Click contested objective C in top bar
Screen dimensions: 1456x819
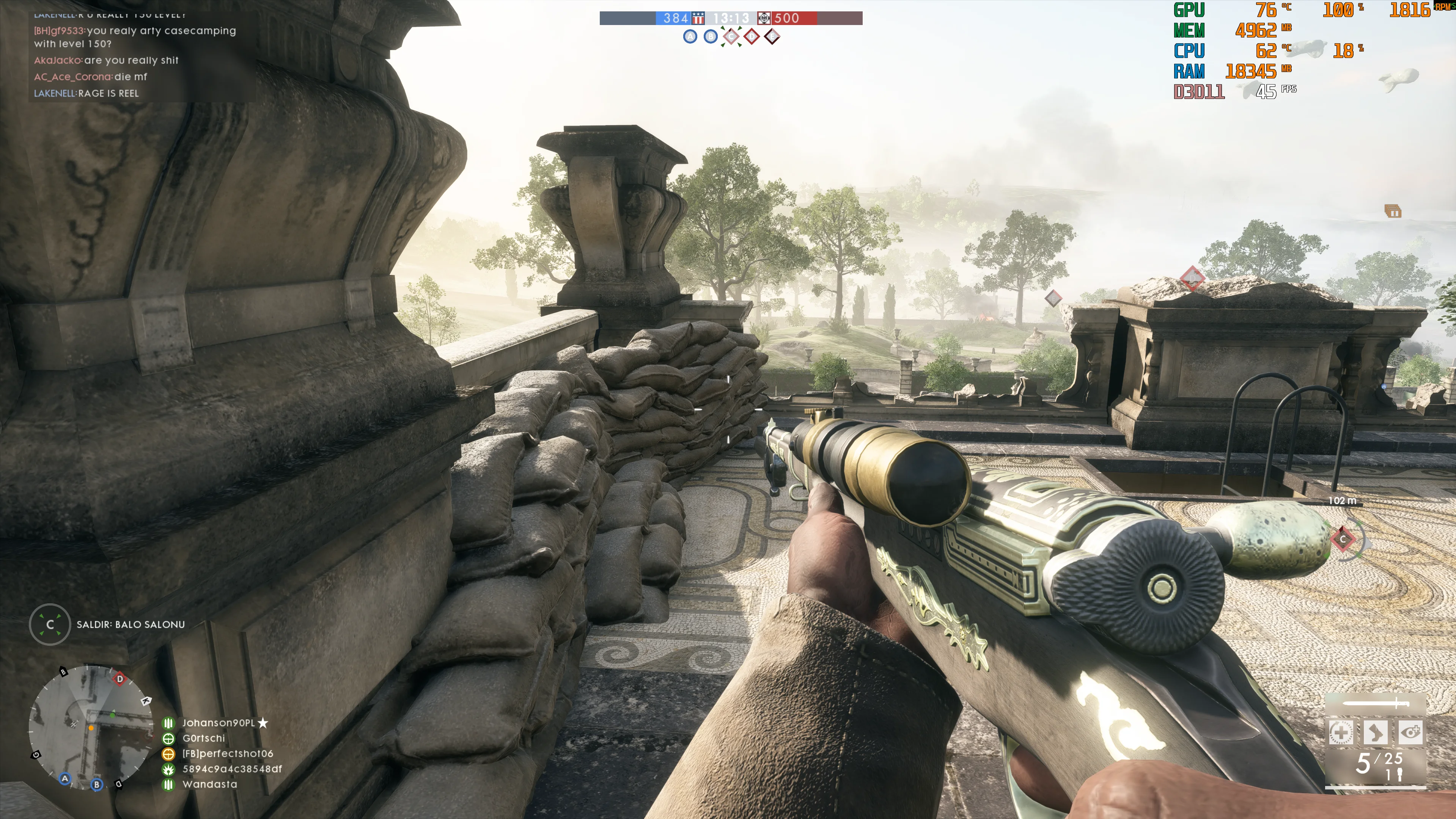(731, 37)
